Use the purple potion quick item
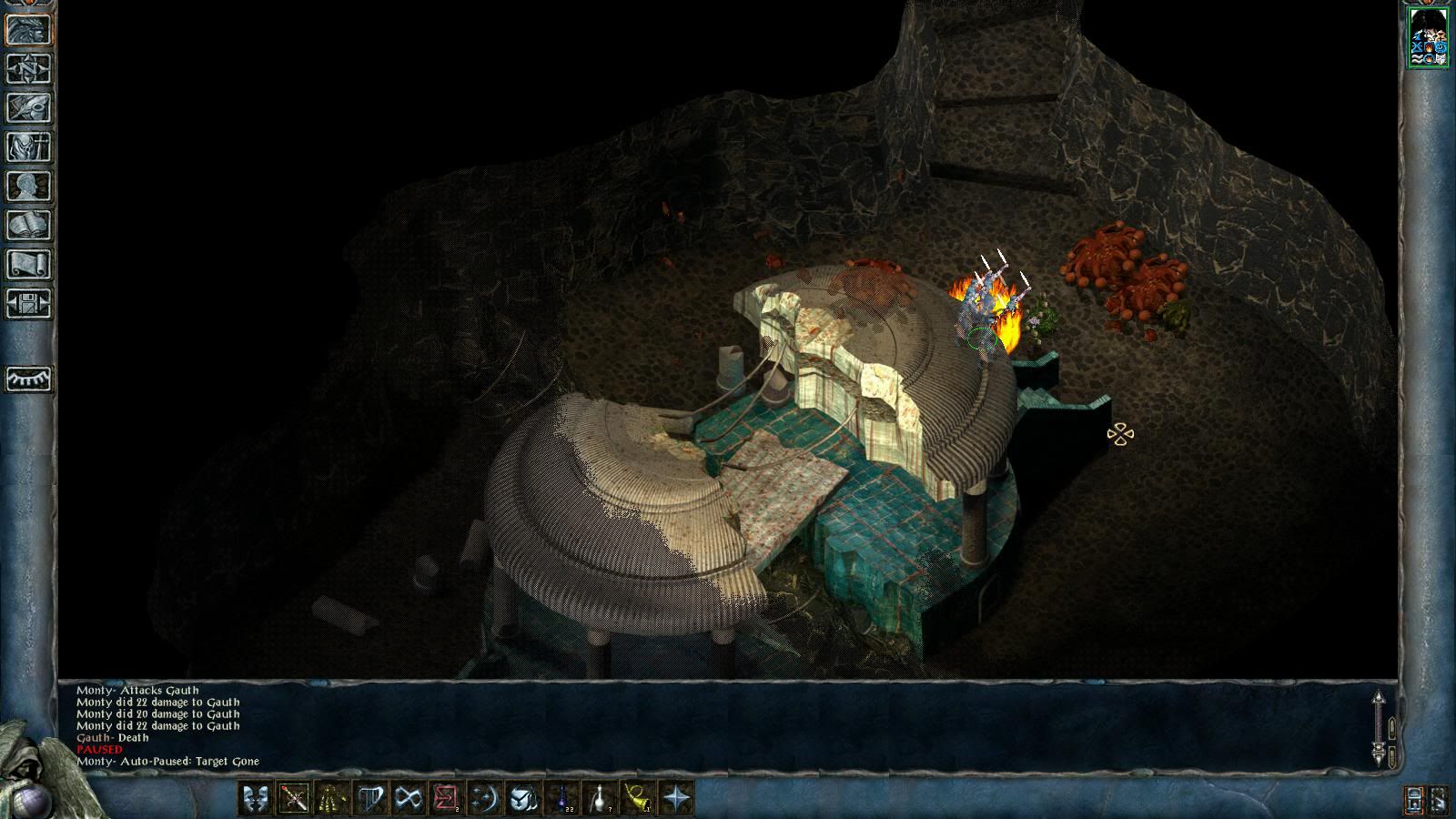1456x819 pixels. [561, 798]
